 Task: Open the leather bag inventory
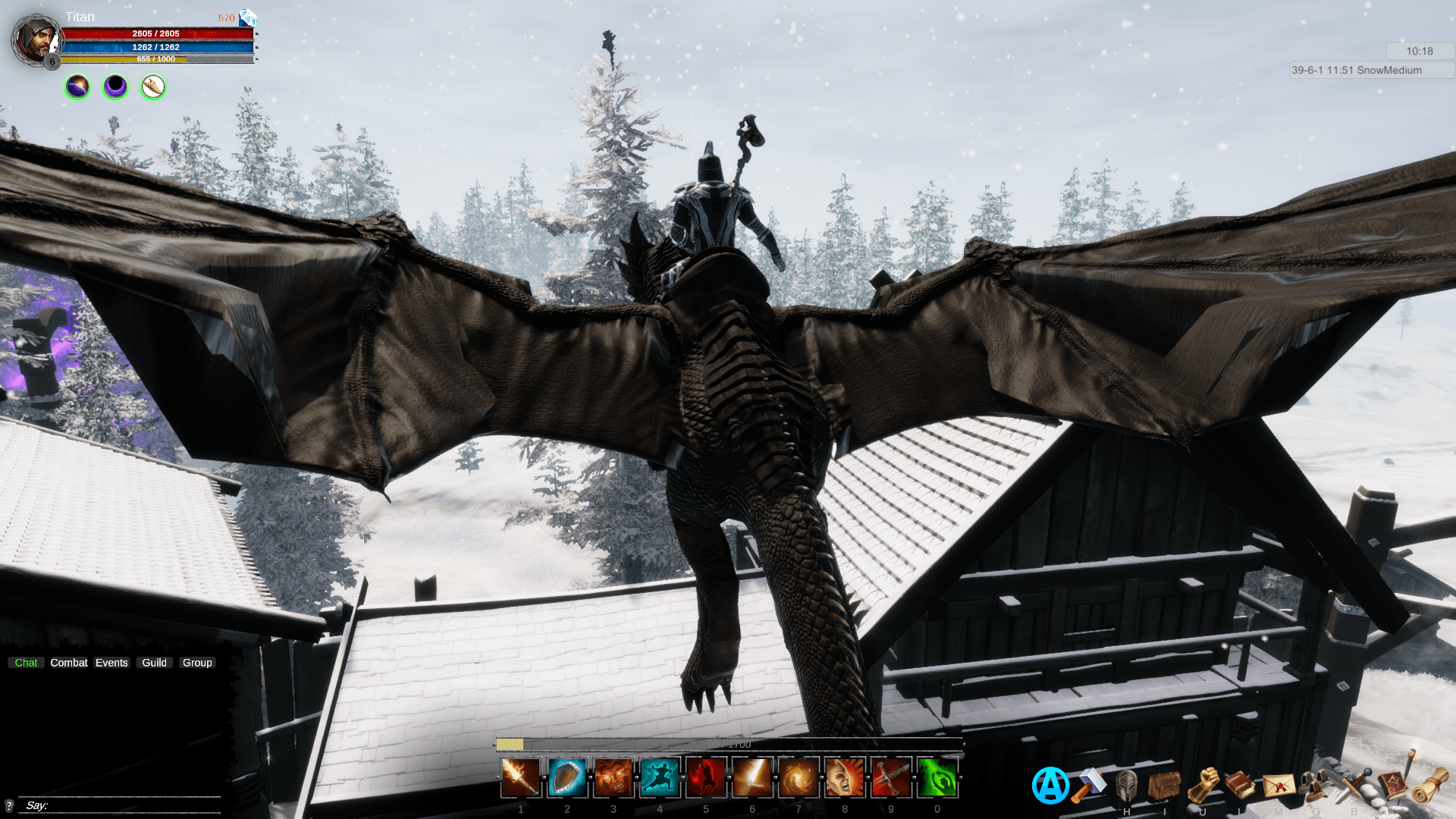[x=1164, y=785]
